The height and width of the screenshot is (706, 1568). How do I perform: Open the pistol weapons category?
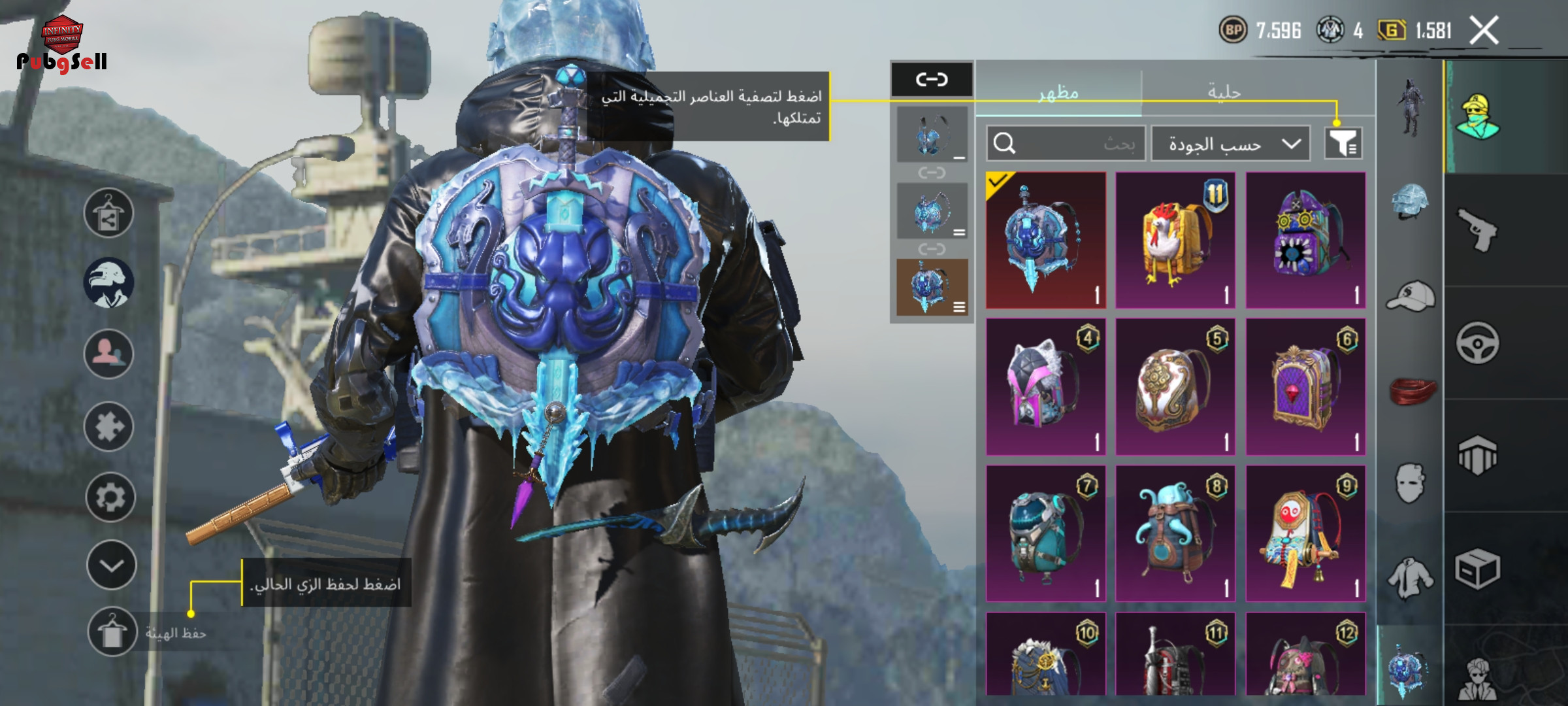click(x=1477, y=230)
